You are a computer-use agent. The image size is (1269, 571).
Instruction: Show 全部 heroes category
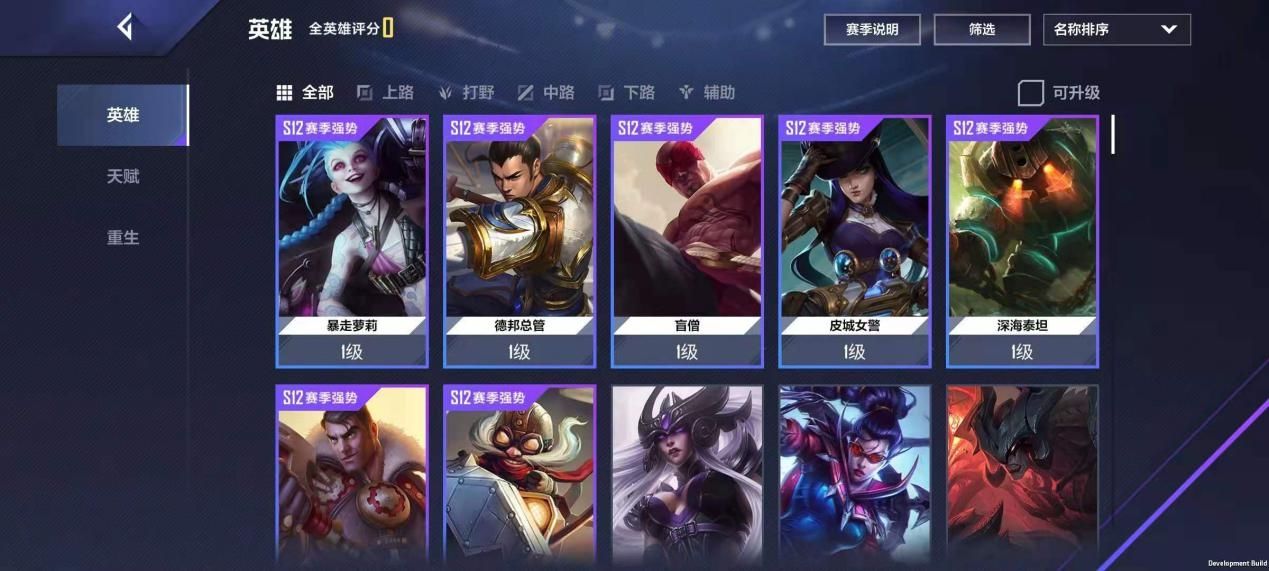(x=305, y=93)
